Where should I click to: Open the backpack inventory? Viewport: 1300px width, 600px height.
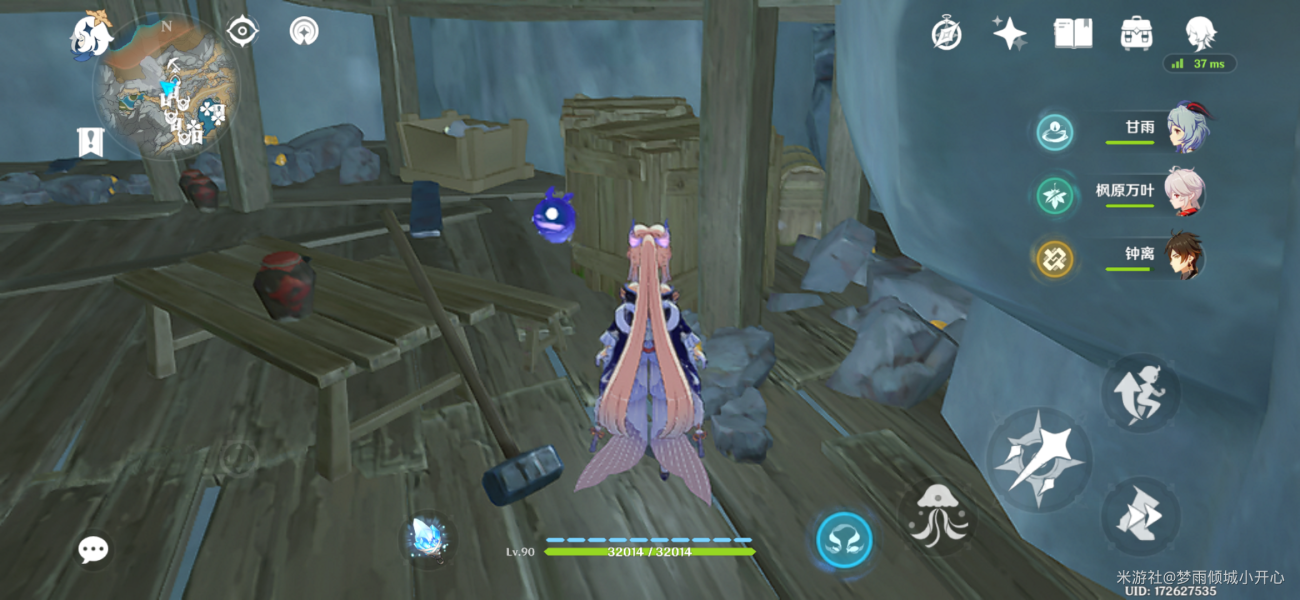coord(1136,33)
